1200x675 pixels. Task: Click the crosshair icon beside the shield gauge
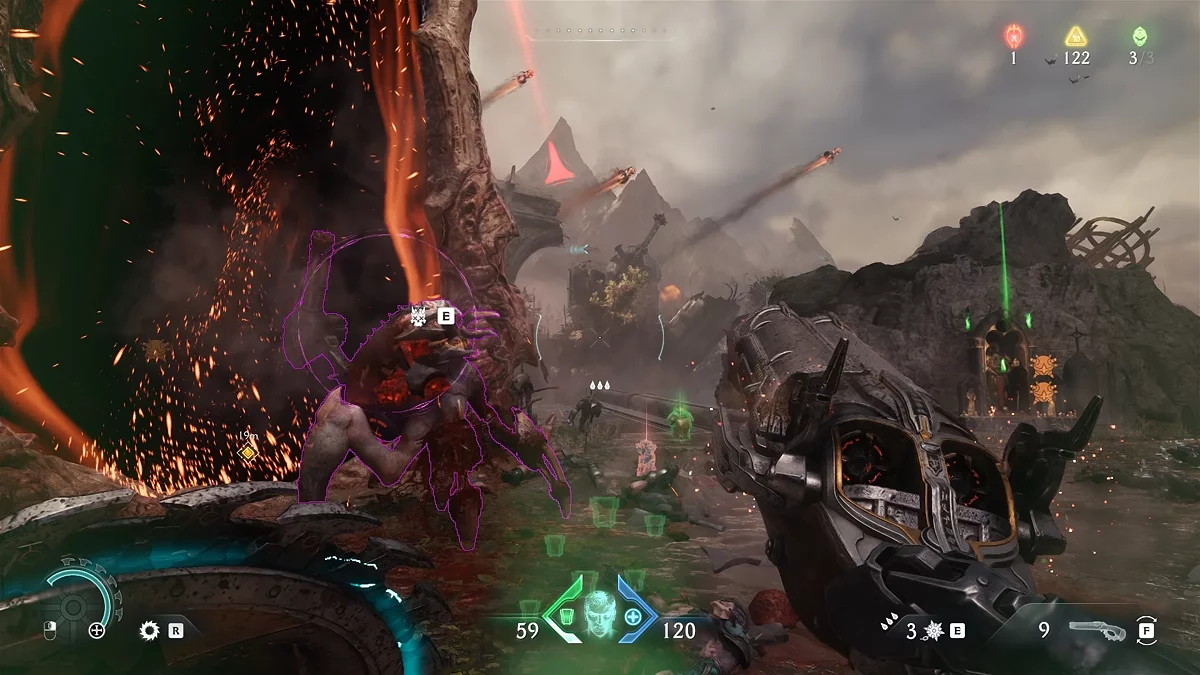tap(96, 630)
